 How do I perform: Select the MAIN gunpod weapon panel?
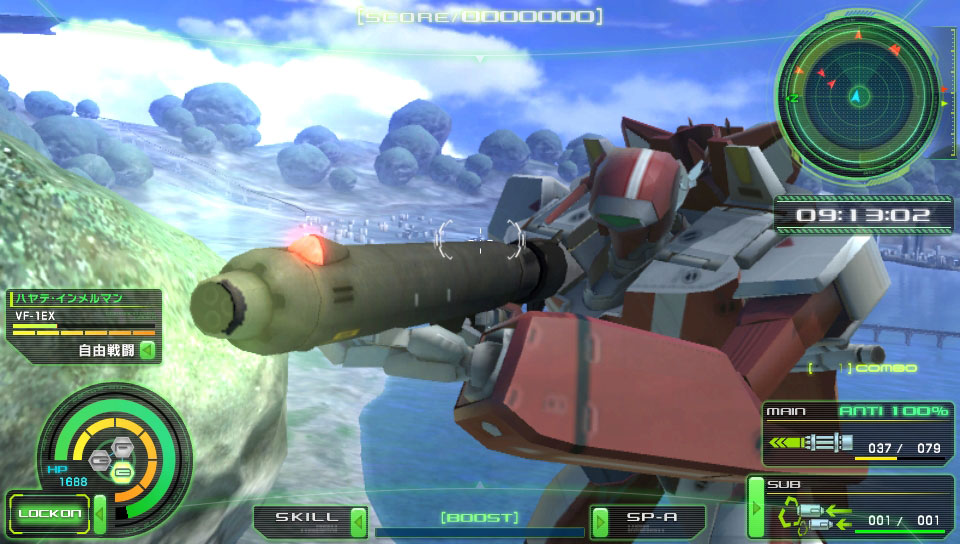857,435
